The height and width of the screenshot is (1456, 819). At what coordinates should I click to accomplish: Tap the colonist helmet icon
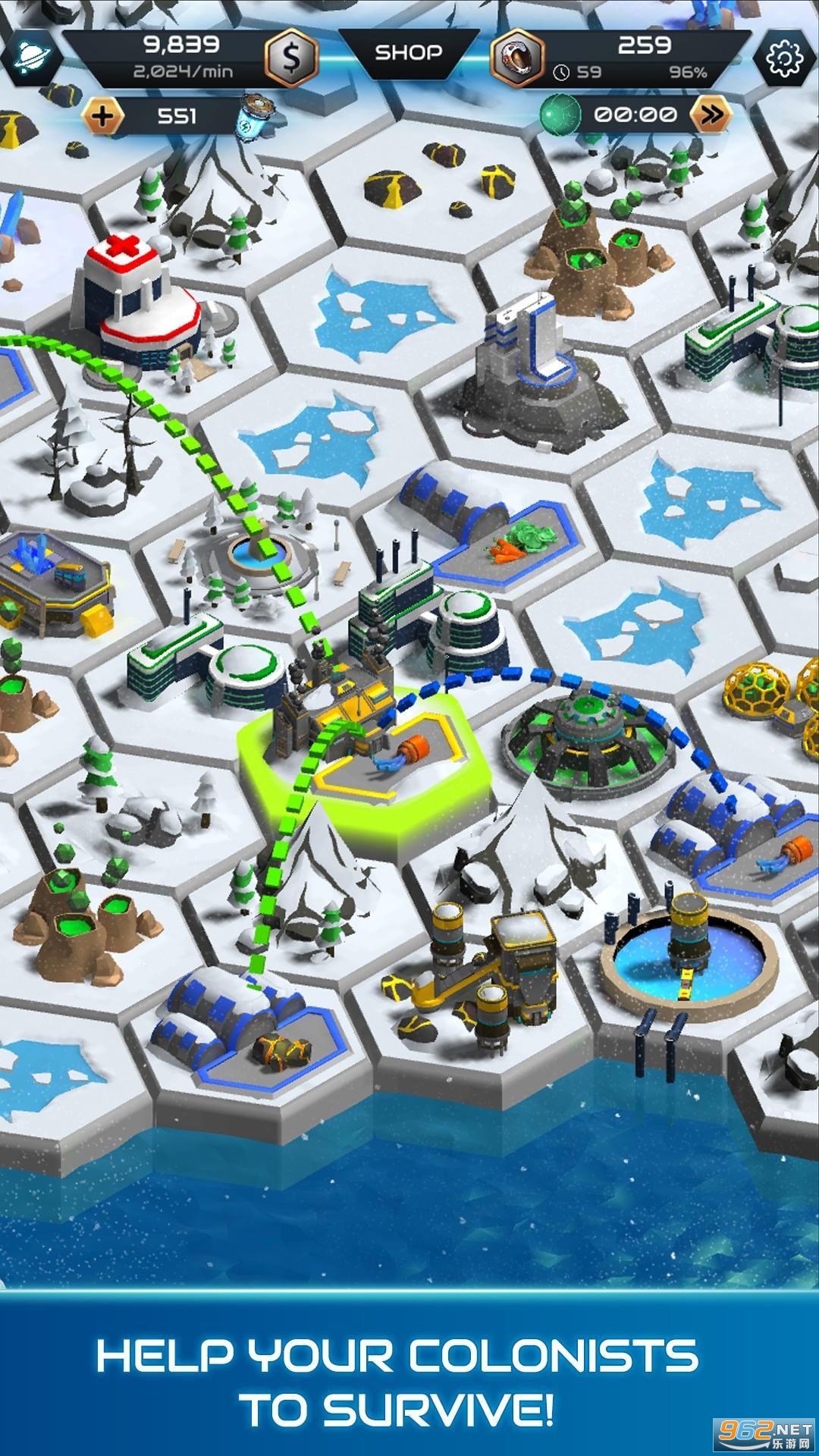[516, 58]
